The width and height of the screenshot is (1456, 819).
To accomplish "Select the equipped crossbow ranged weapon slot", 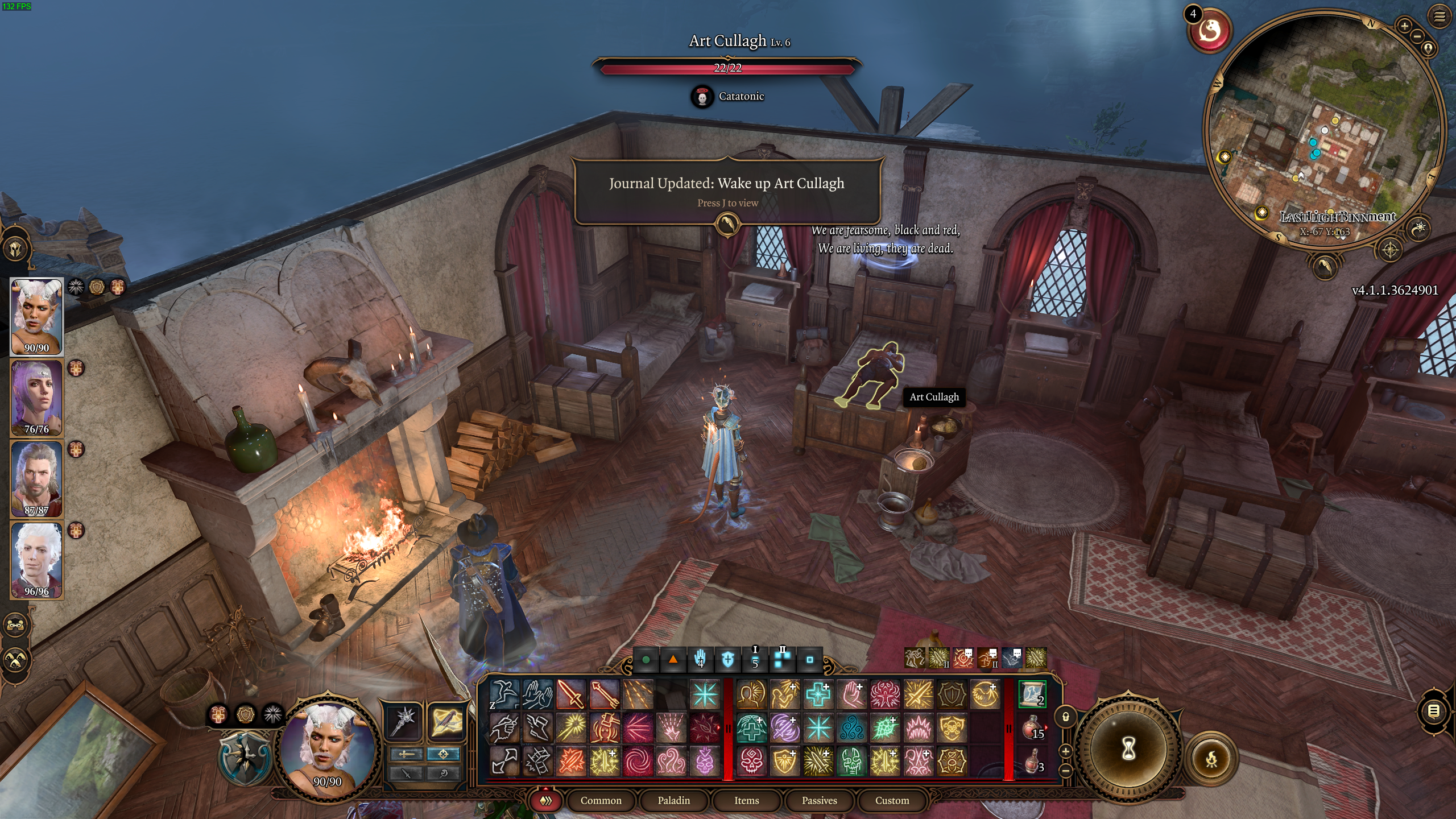I will pos(446,721).
